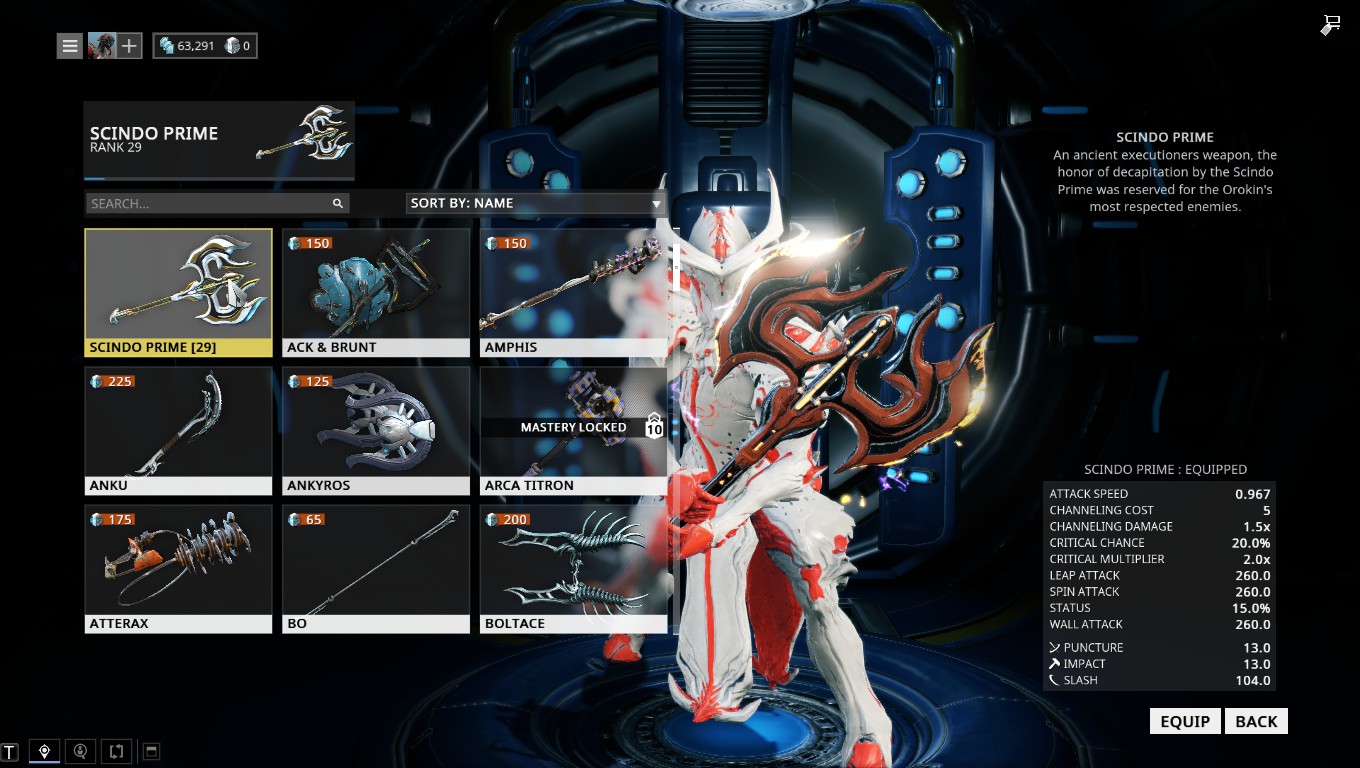Pick the Boltace tonfa tile
This screenshot has height=768, width=1360.
click(573, 568)
